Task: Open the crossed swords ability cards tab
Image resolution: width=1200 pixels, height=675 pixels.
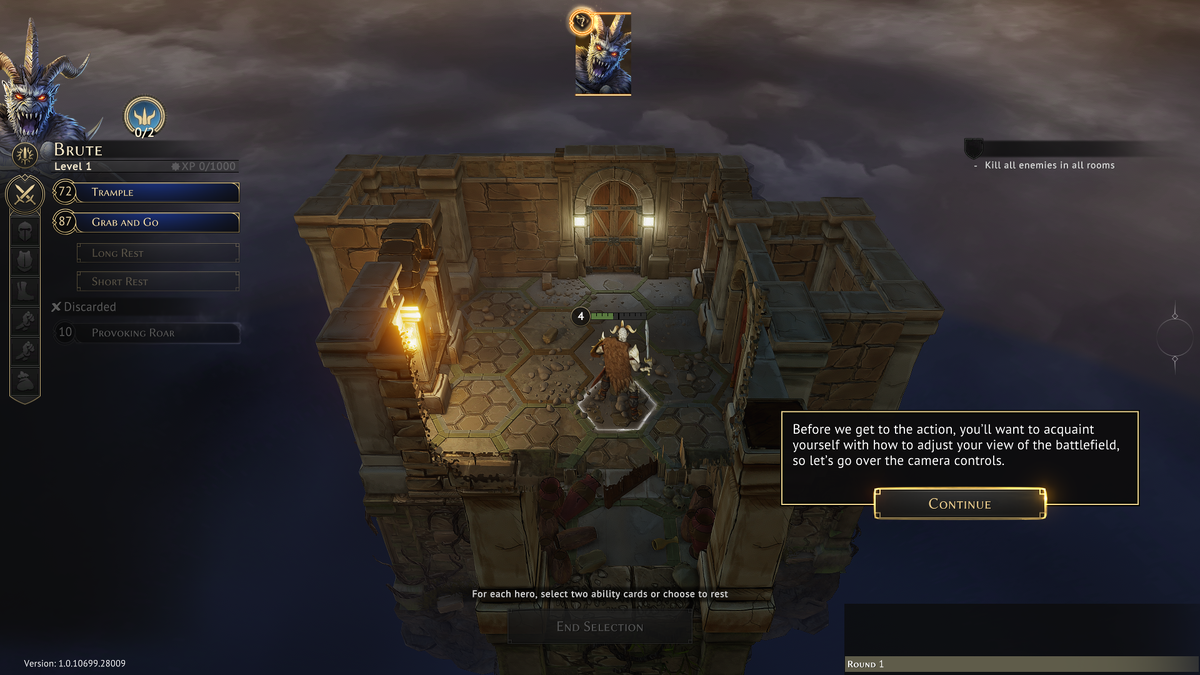Action: [24, 193]
